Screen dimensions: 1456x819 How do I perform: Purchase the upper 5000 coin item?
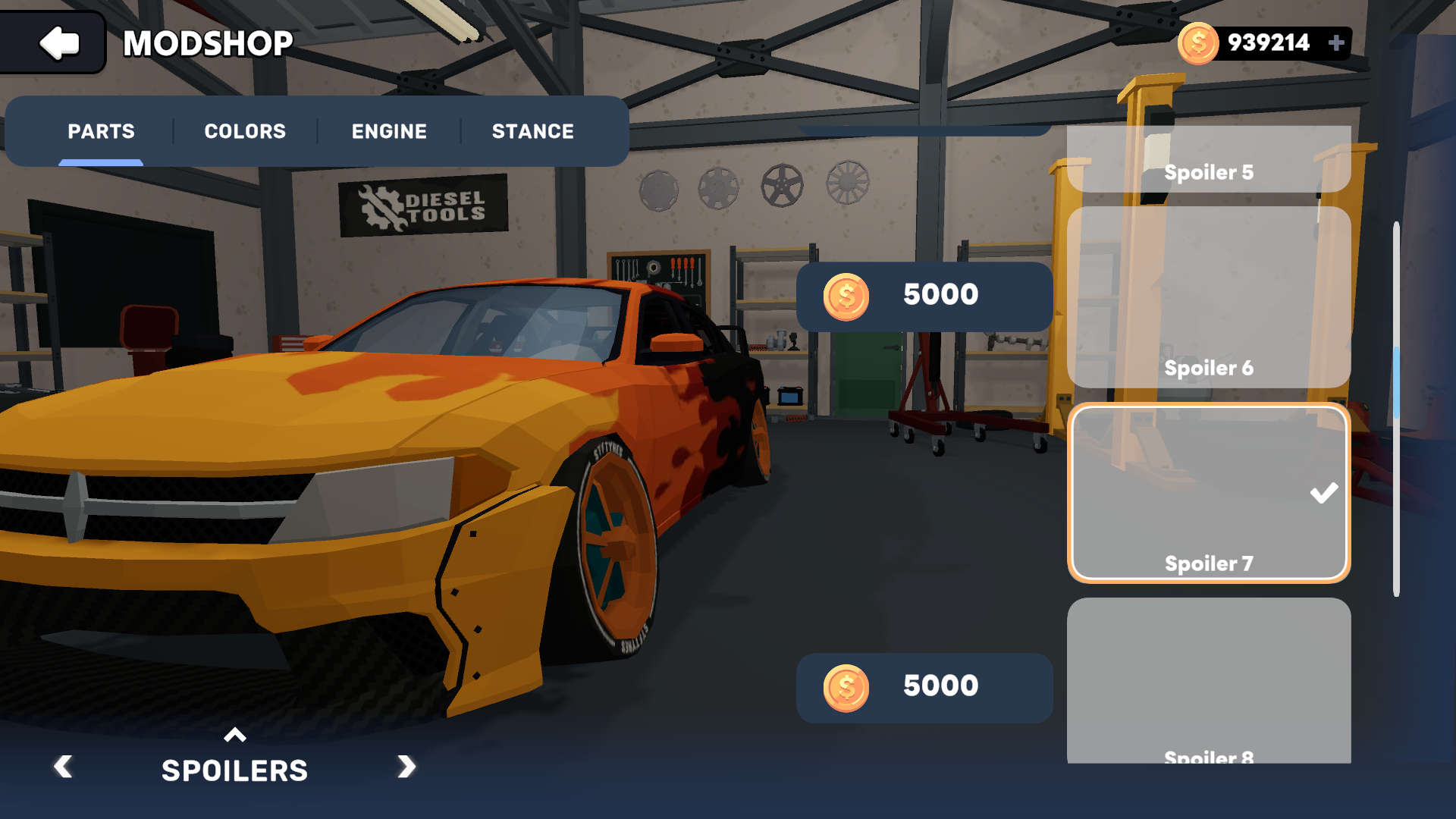click(x=924, y=297)
